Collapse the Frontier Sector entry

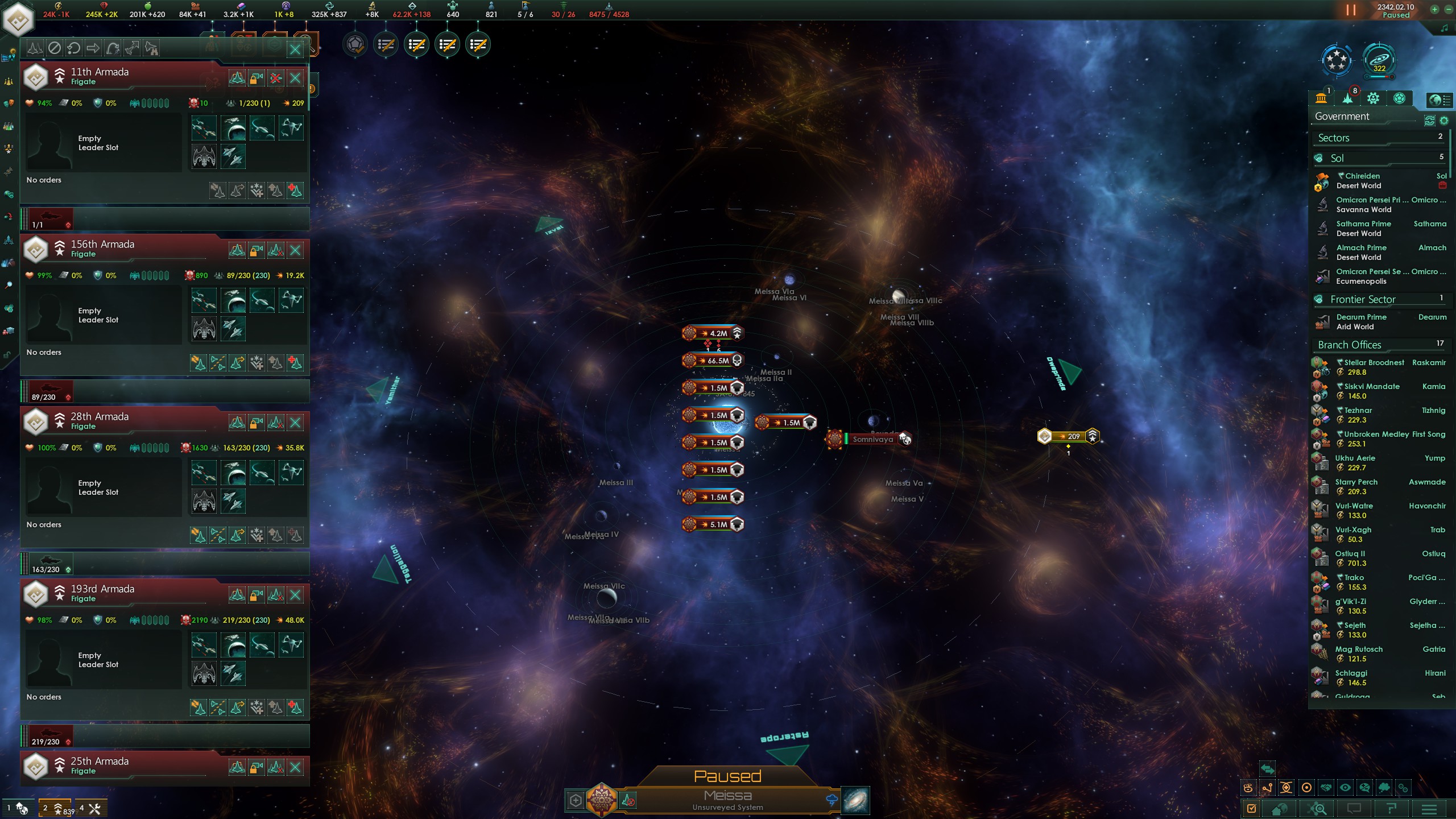1363,299
